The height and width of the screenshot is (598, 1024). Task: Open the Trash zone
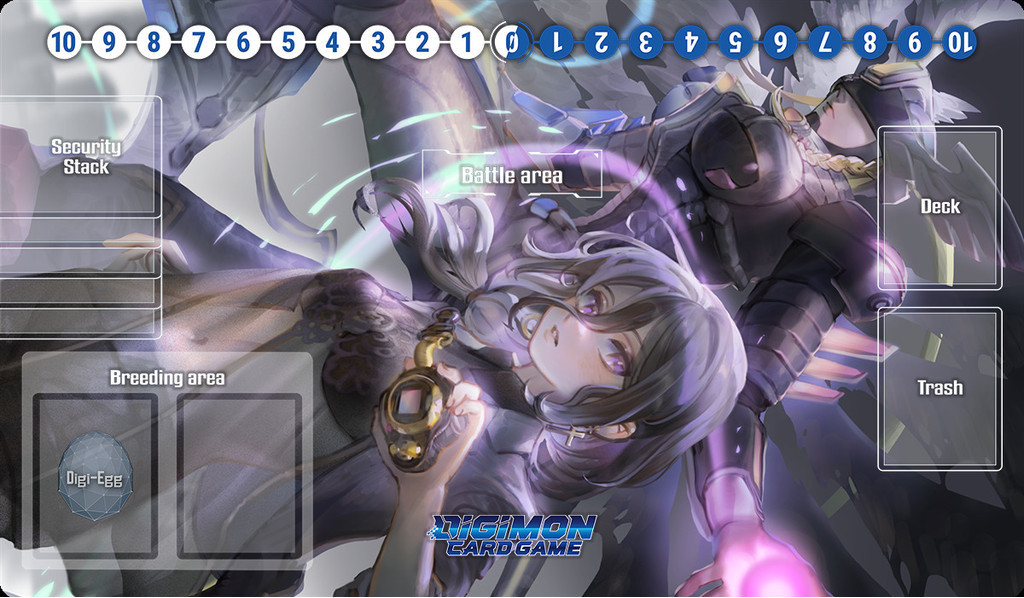[939, 388]
